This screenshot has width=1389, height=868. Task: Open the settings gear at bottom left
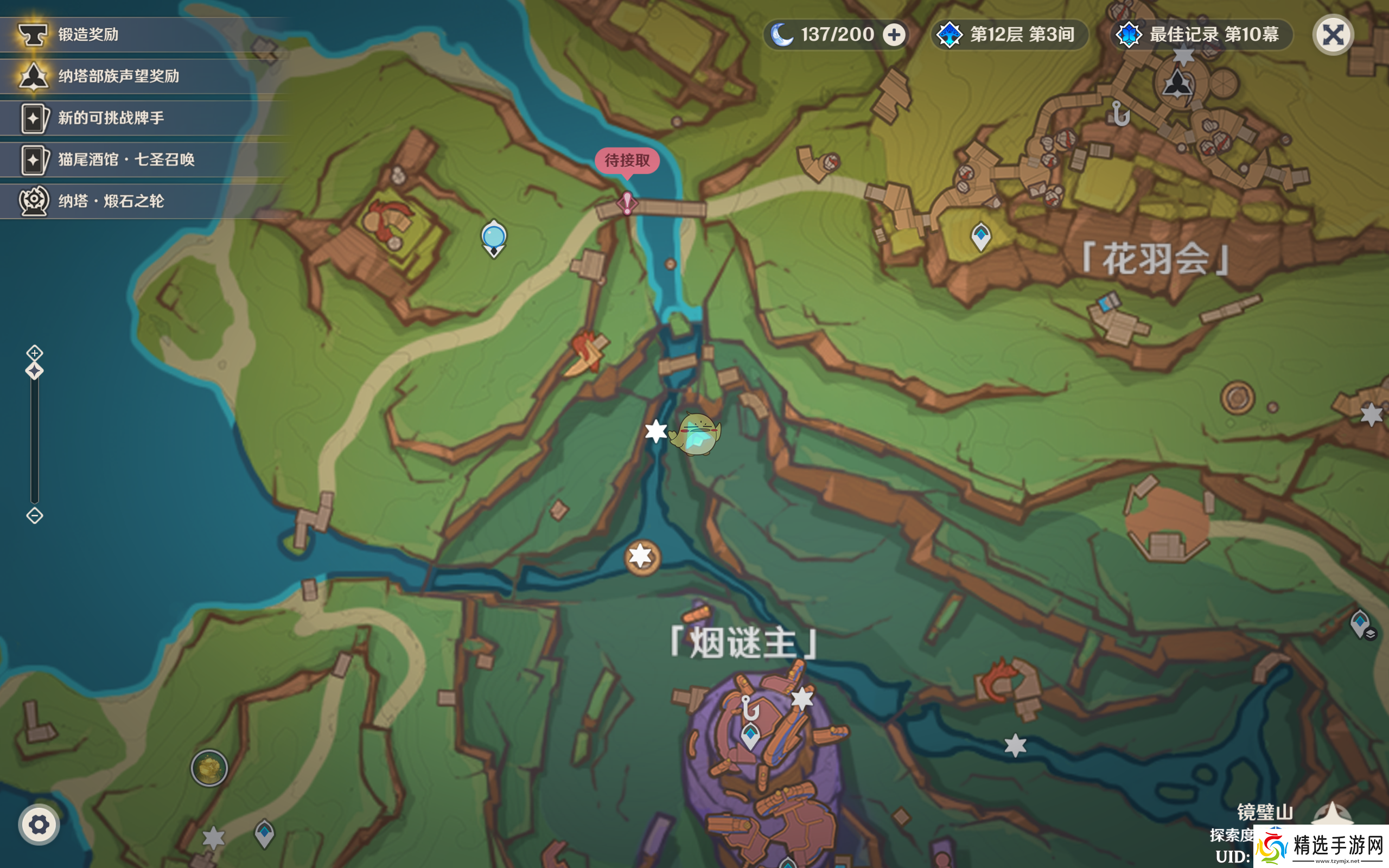[39, 825]
